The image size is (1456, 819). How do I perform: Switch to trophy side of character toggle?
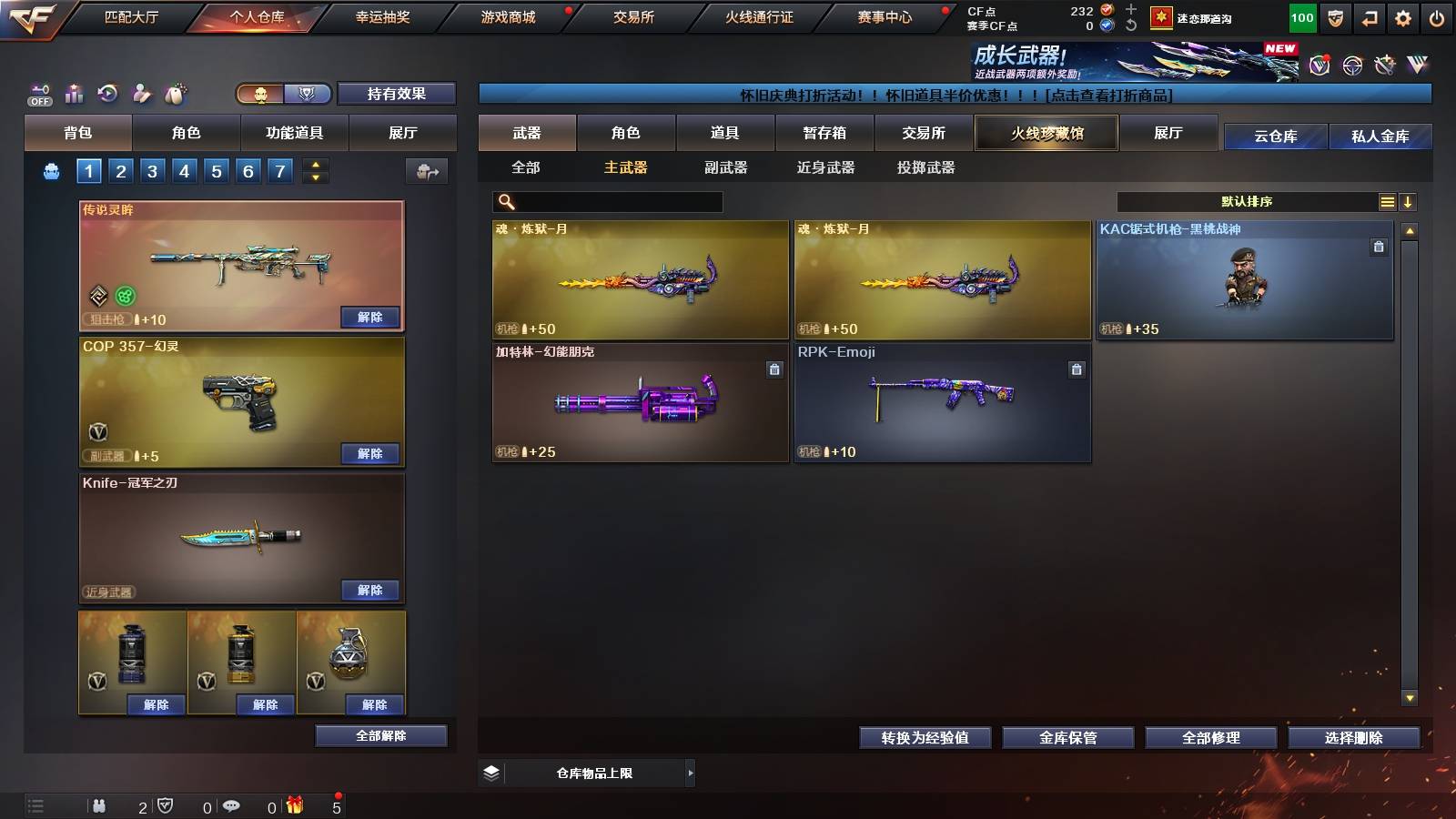click(308, 94)
